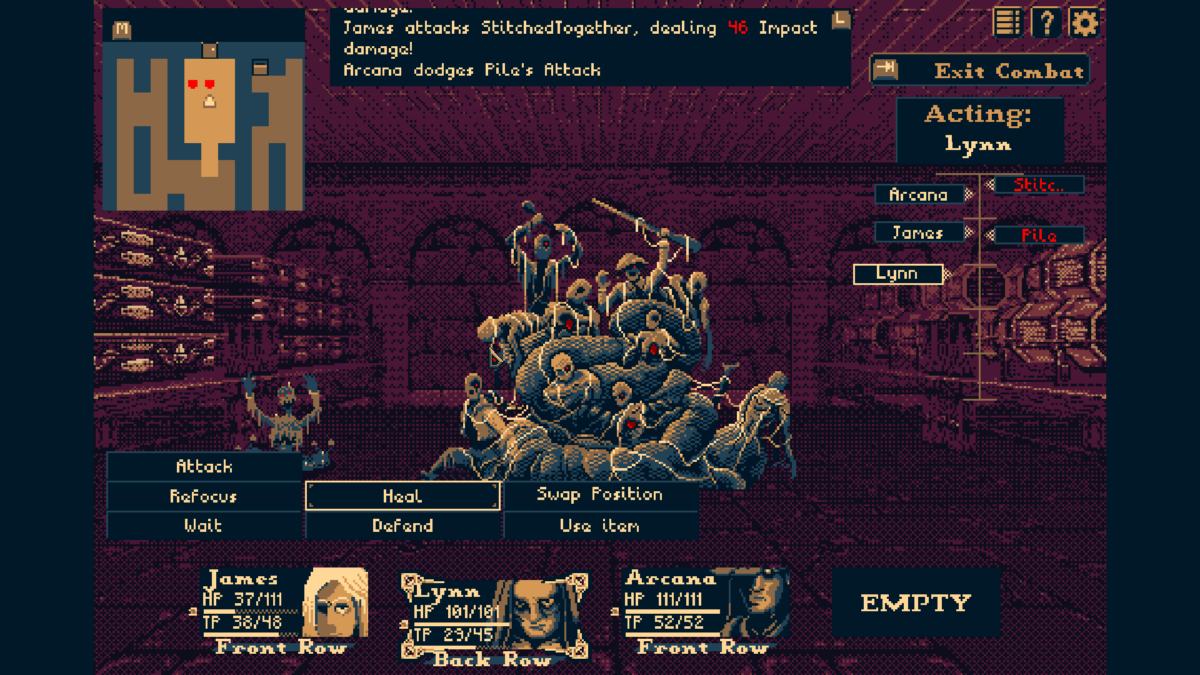Select Swap Position
Screen dimensions: 1200x675
pyautogui.click(x=600, y=495)
